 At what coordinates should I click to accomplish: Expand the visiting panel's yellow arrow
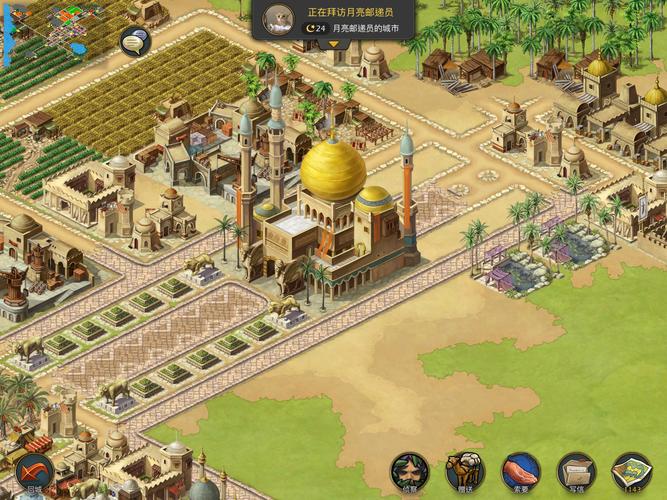333,44
